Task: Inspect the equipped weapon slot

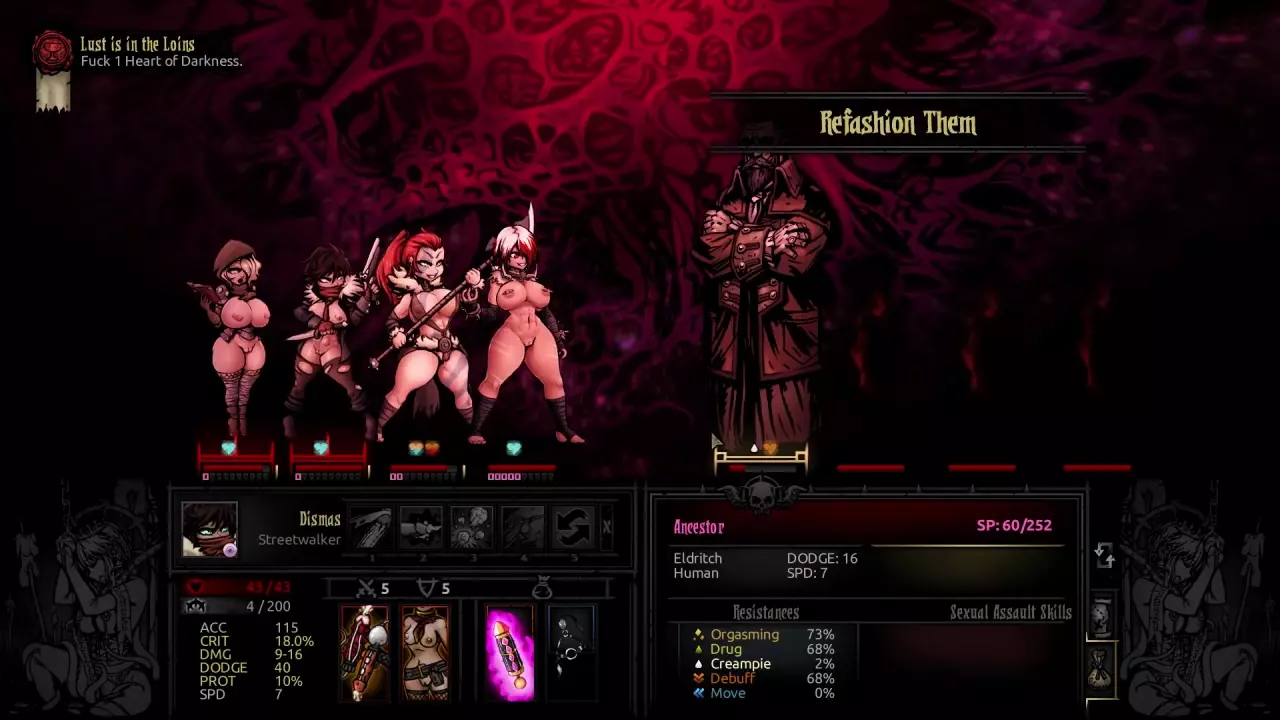Action: [x=364, y=653]
